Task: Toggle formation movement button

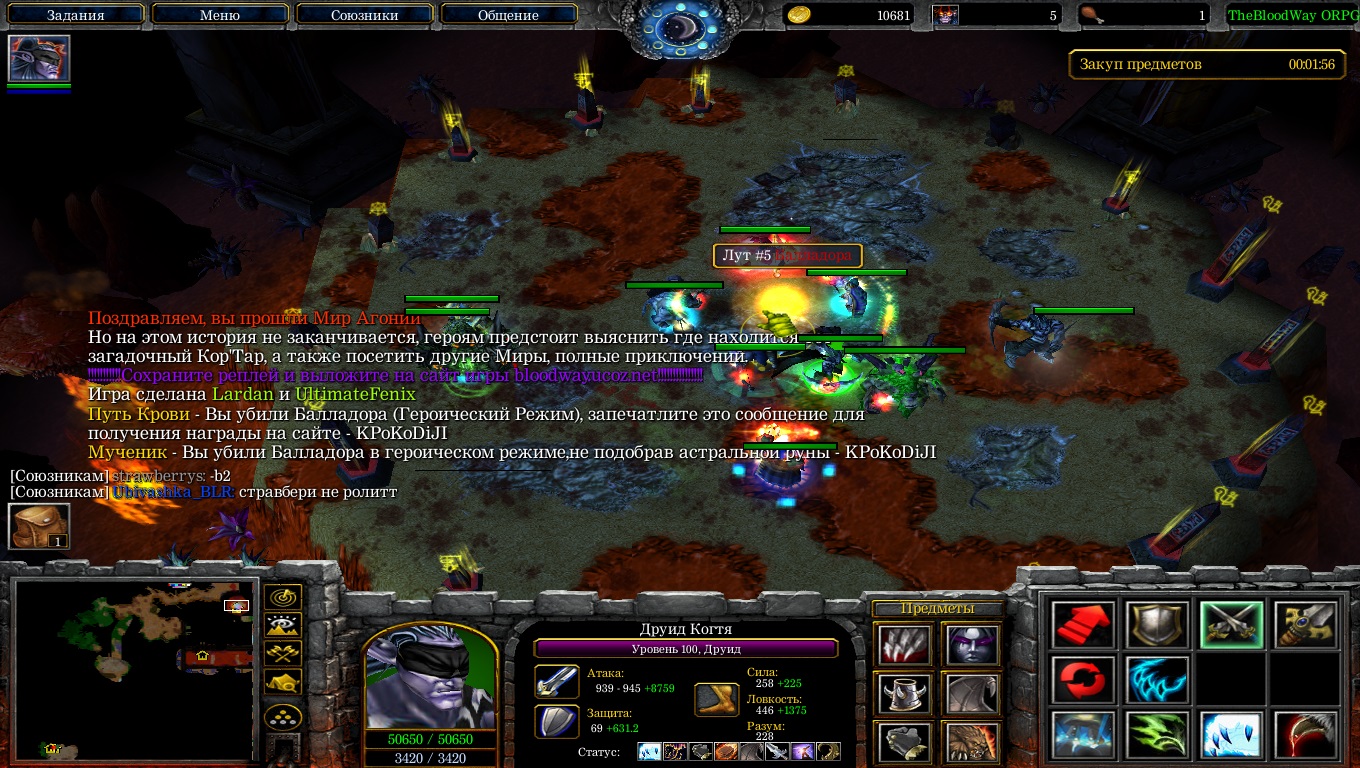Action: [283, 718]
